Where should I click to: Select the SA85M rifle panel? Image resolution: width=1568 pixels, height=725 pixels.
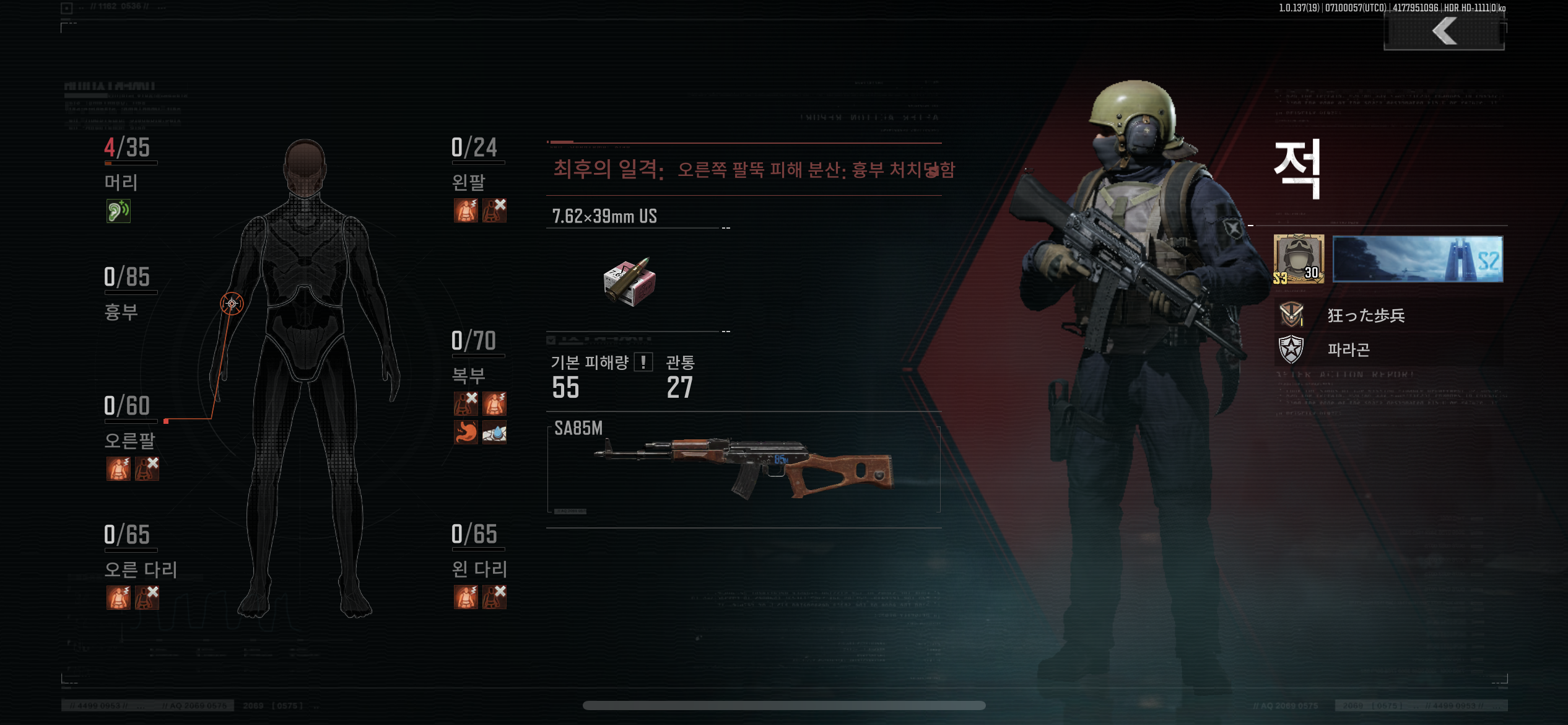pos(743,469)
